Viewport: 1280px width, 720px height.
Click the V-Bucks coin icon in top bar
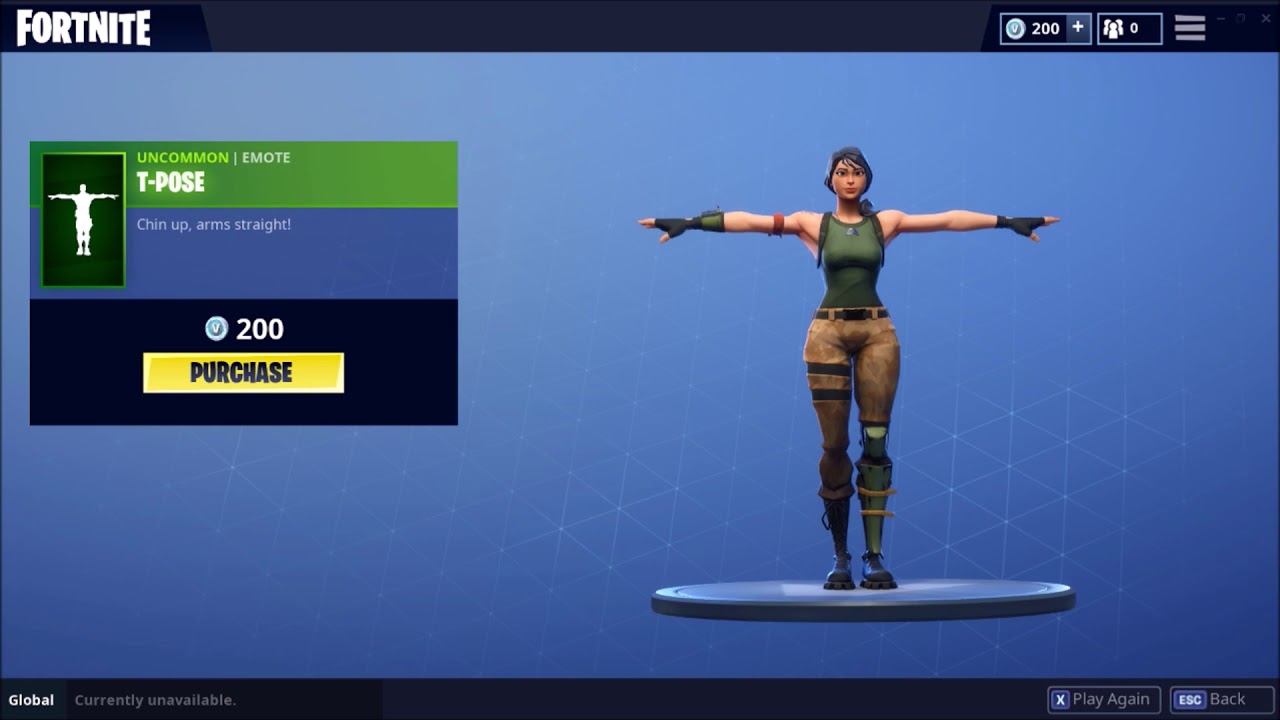[1016, 28]
